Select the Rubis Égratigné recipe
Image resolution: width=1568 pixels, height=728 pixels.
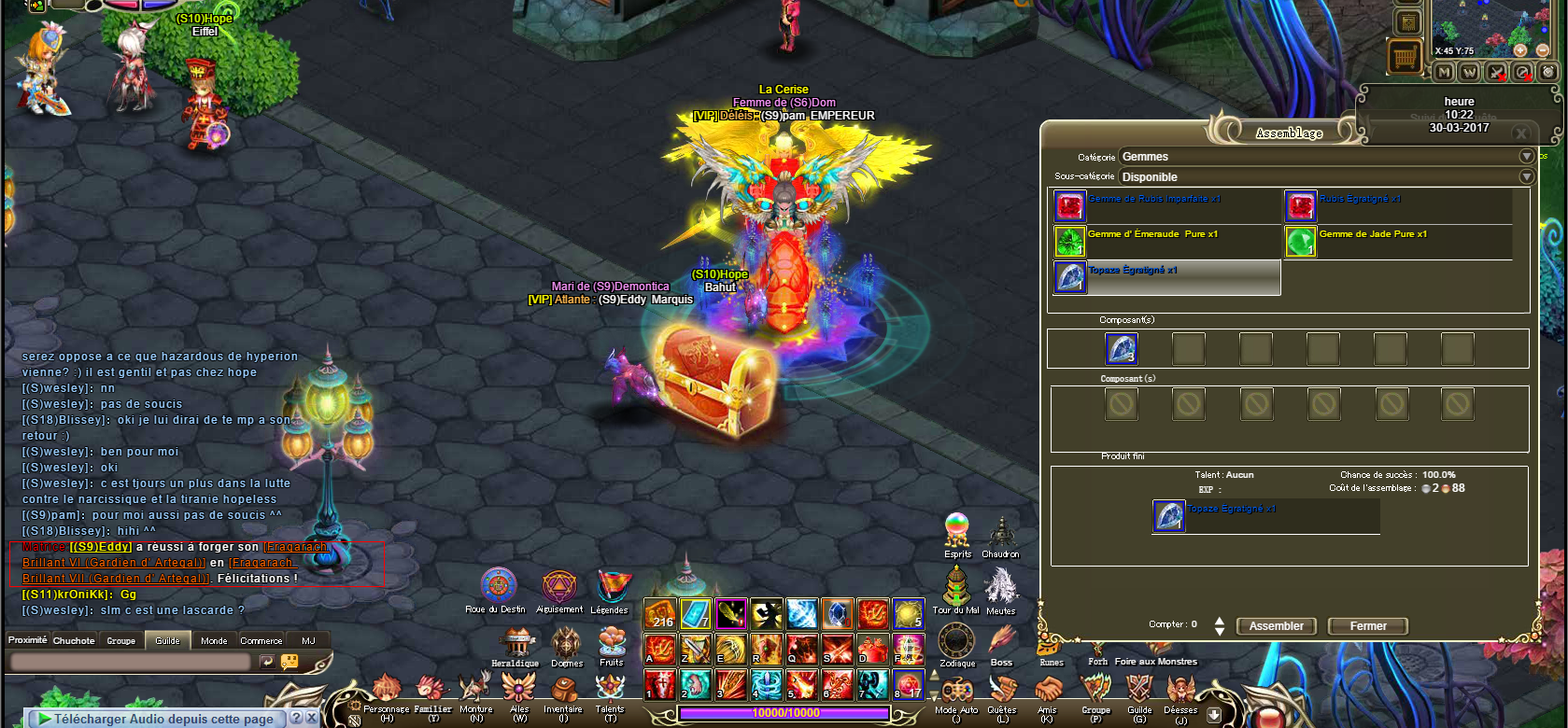point(1360,199)
